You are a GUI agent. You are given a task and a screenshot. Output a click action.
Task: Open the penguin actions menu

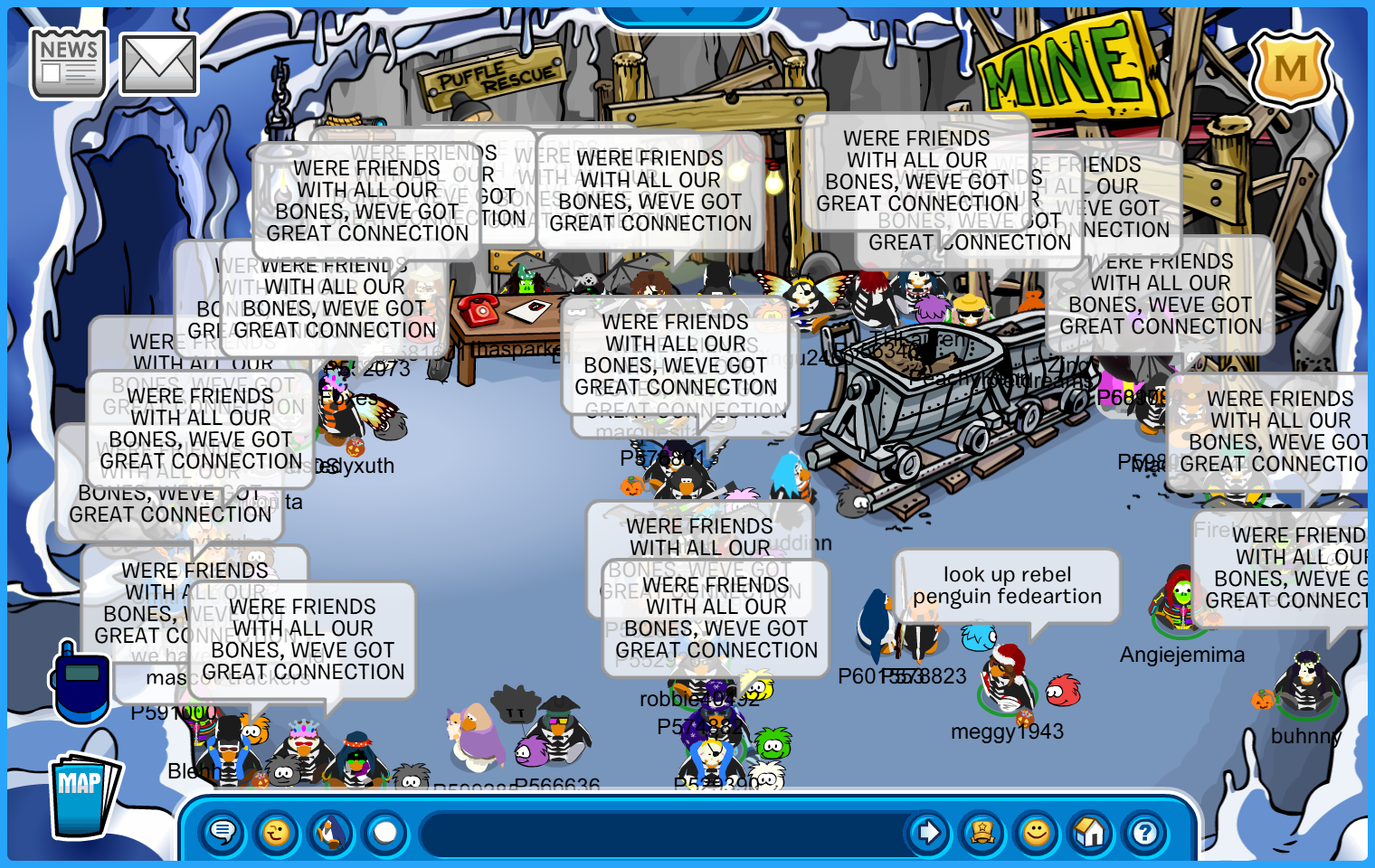(x=331, y=832)
